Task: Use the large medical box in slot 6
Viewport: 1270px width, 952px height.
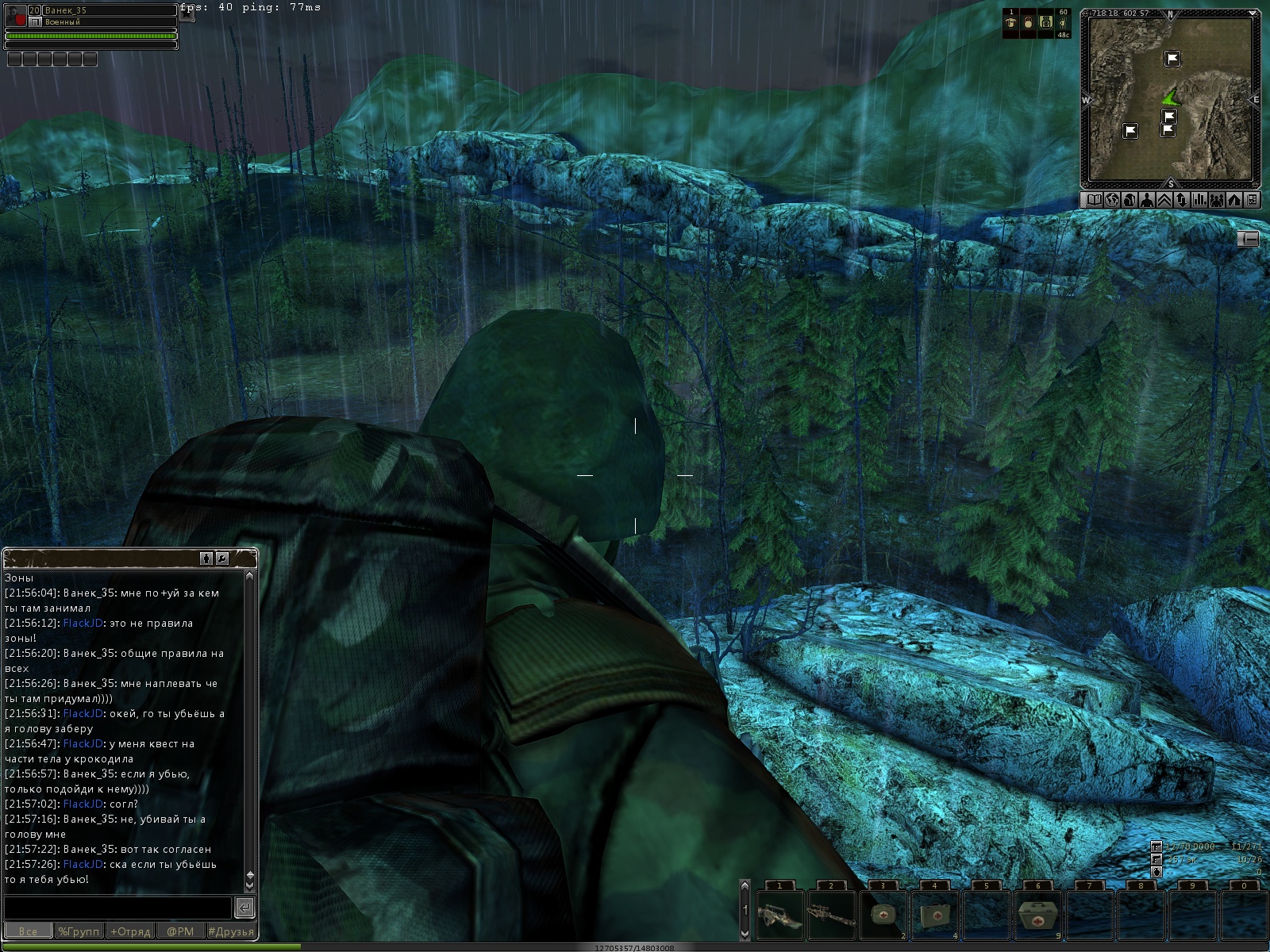Action: click(x=1038, y=916)
